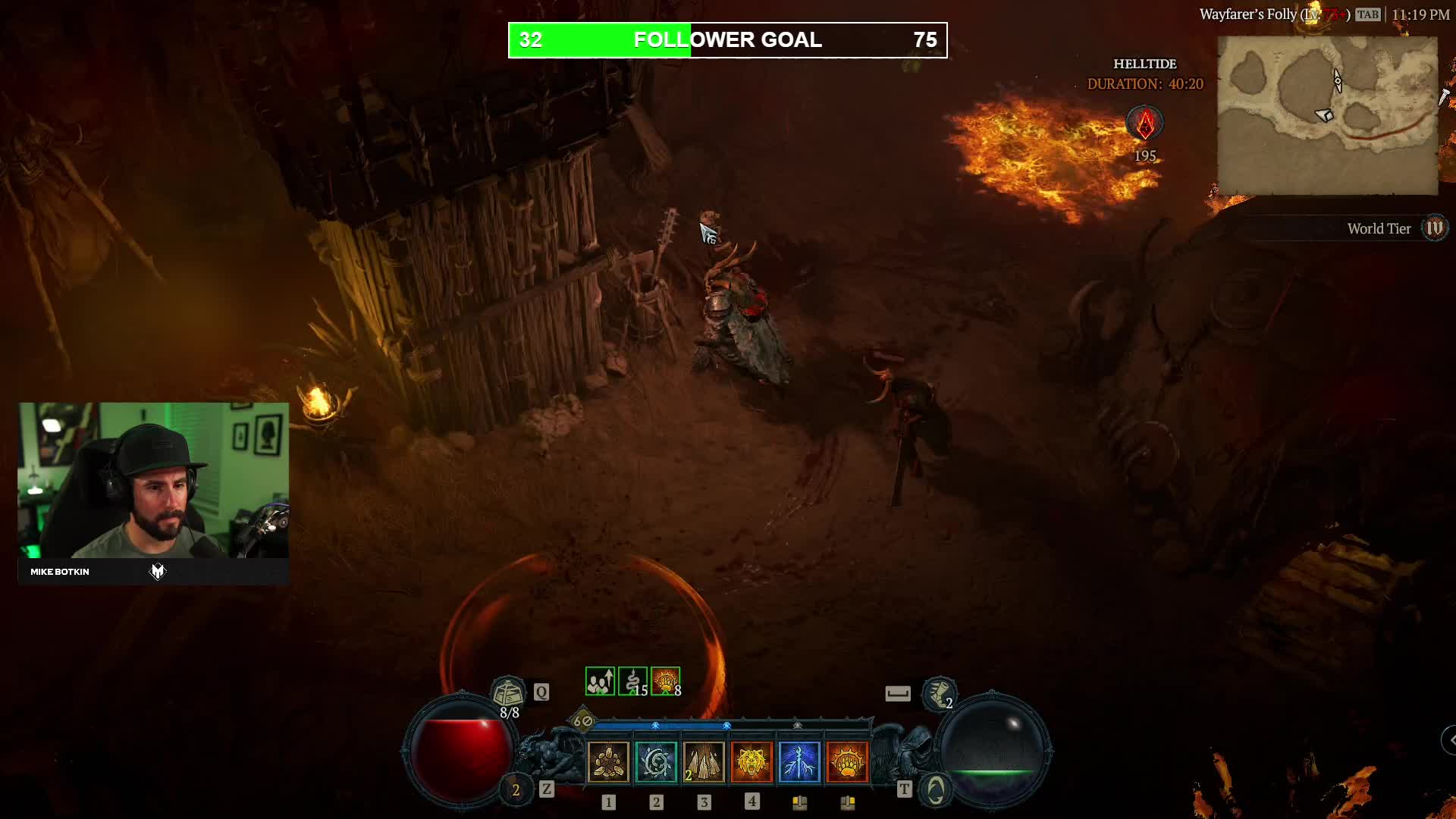Open the minimap in the corner
This screenshot has width=1456, height=819.
[x=1327, y=115]
